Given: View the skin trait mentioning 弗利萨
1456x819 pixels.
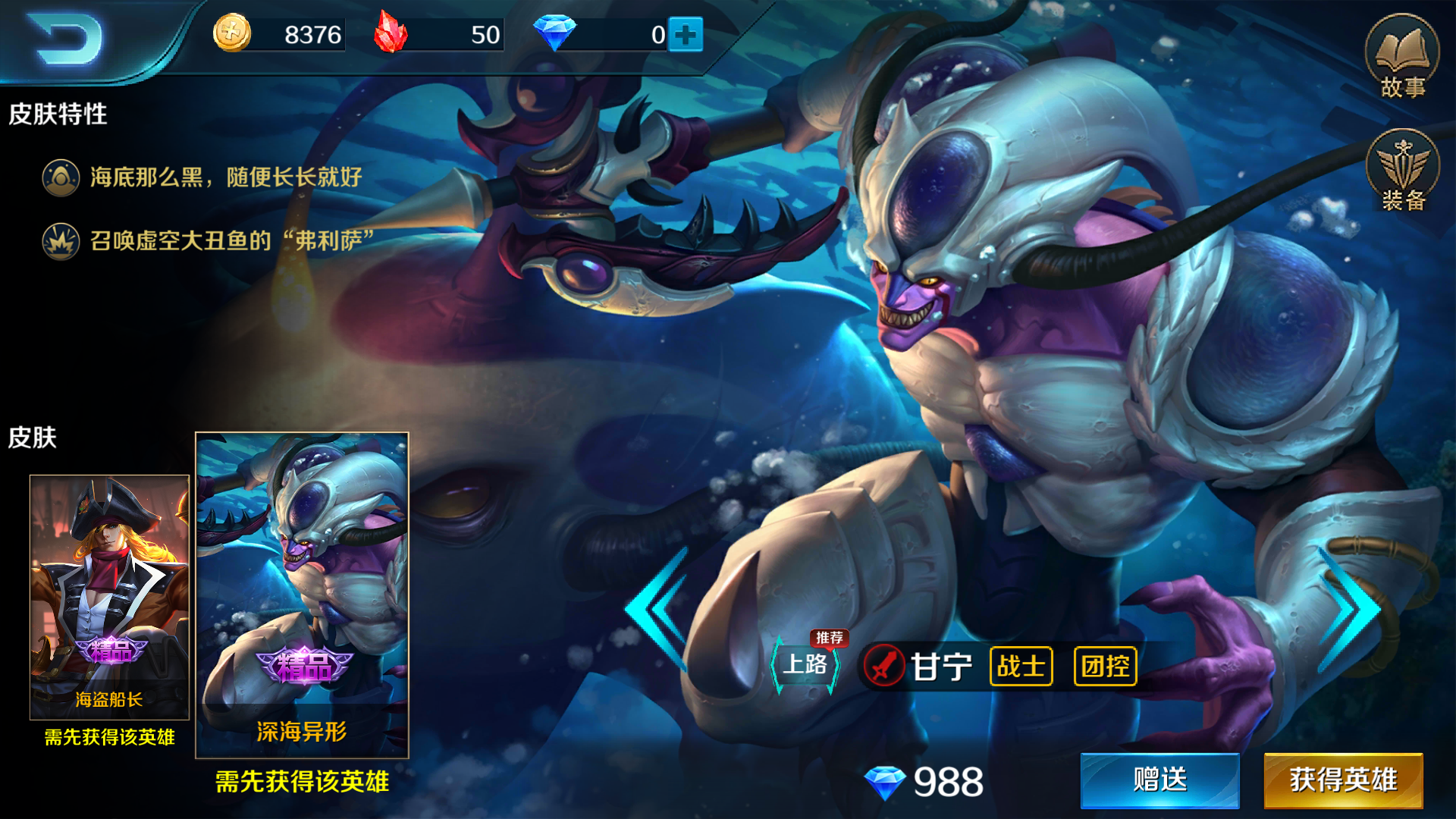Looking at the screenshot, I should pyautogui.click(x=231, y=241).
